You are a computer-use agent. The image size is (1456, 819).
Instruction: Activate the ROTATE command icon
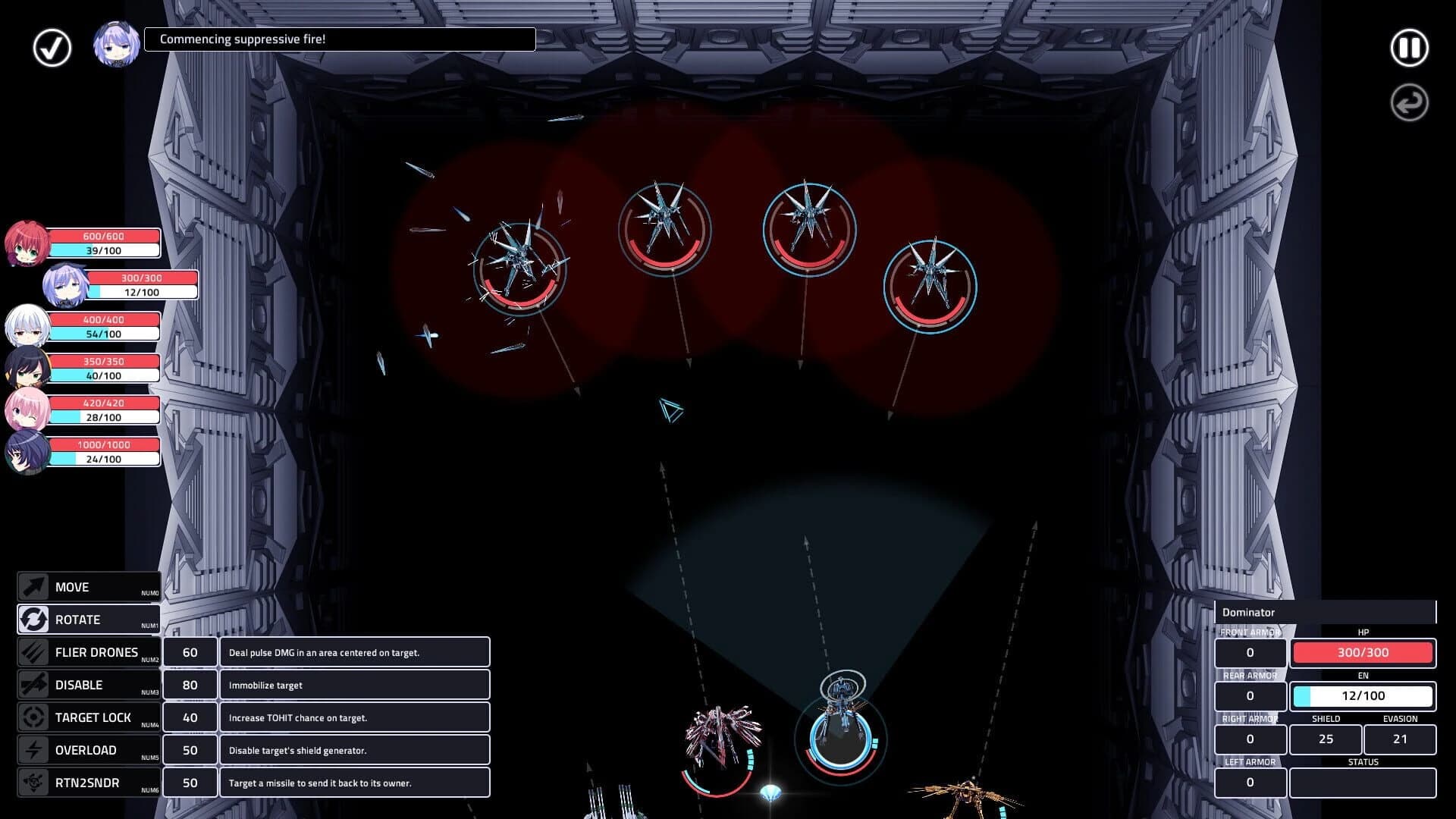point(32,619)
